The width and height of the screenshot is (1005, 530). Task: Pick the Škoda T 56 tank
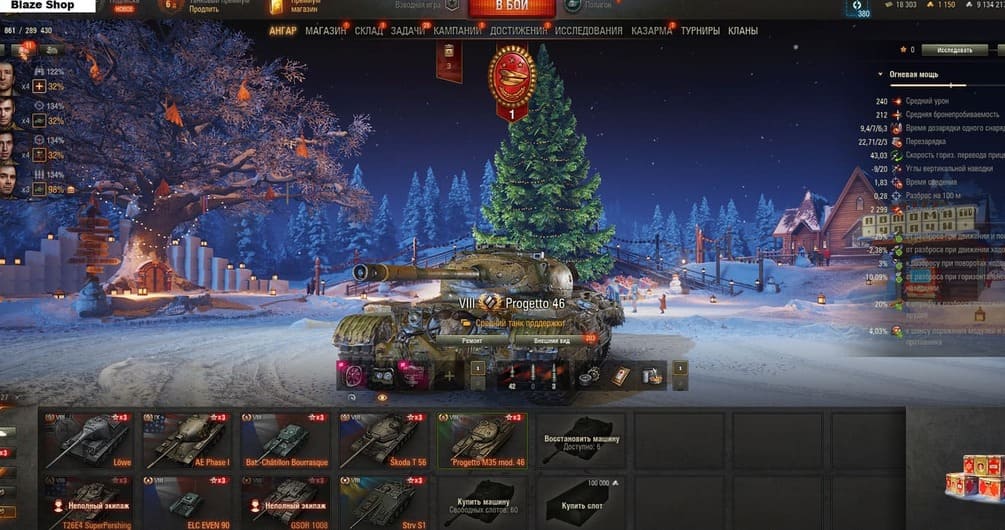(383, 440)
